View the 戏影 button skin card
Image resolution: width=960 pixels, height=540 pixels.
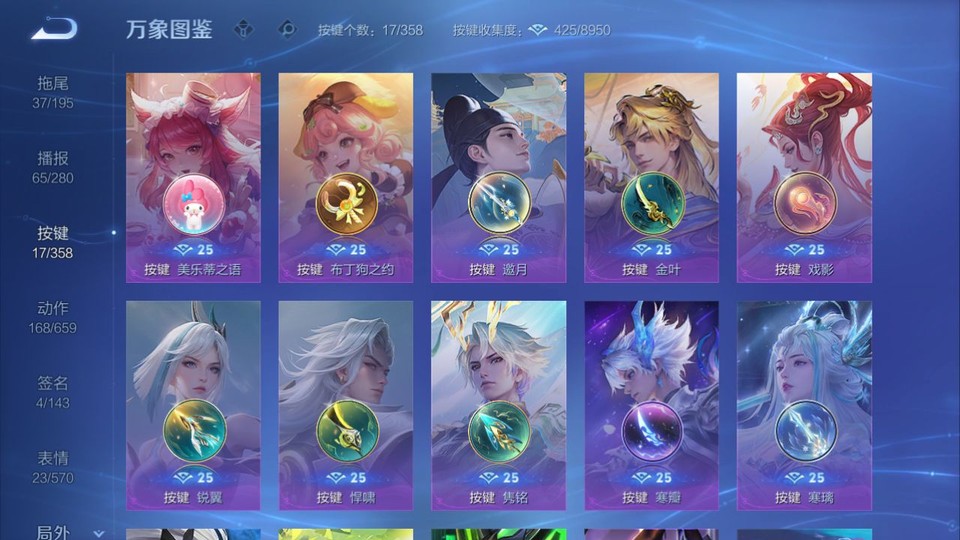coord(804,177)
